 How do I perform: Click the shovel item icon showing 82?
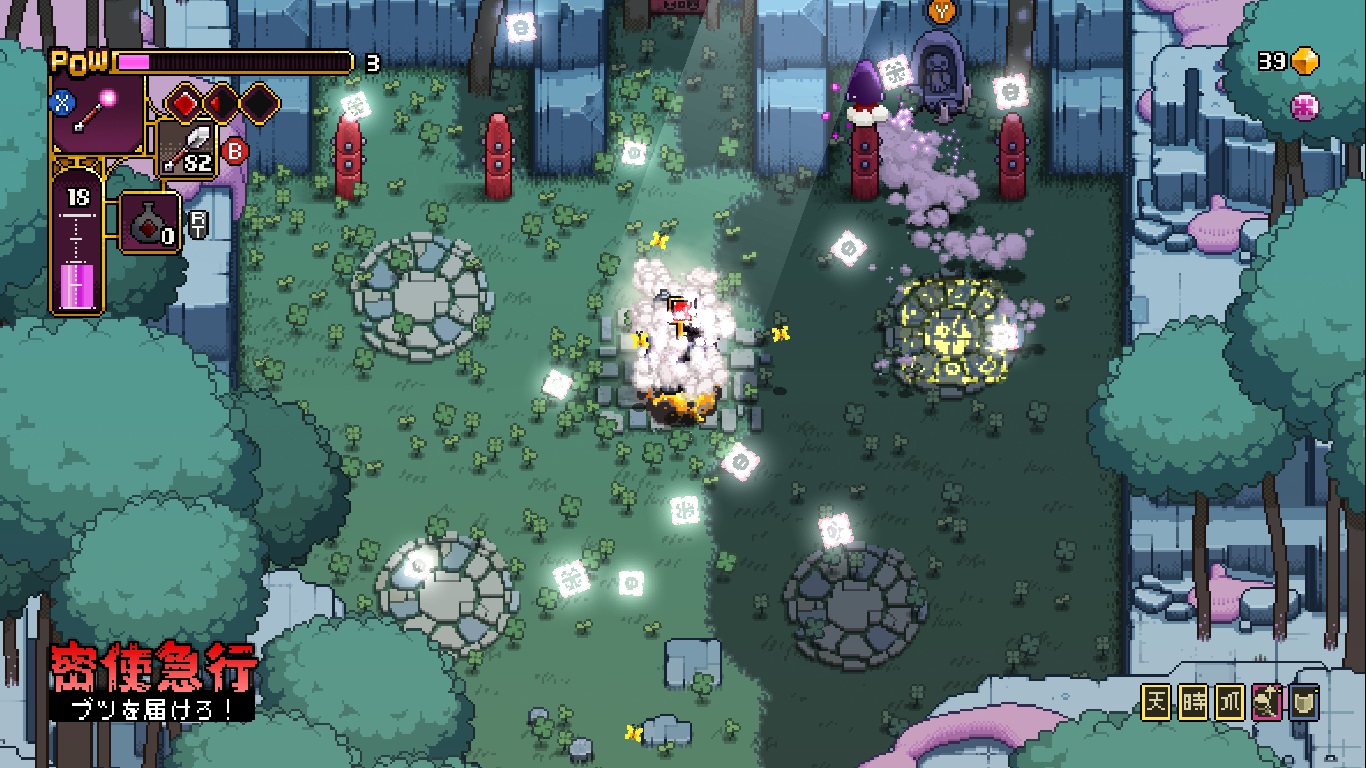coord(186,148)
